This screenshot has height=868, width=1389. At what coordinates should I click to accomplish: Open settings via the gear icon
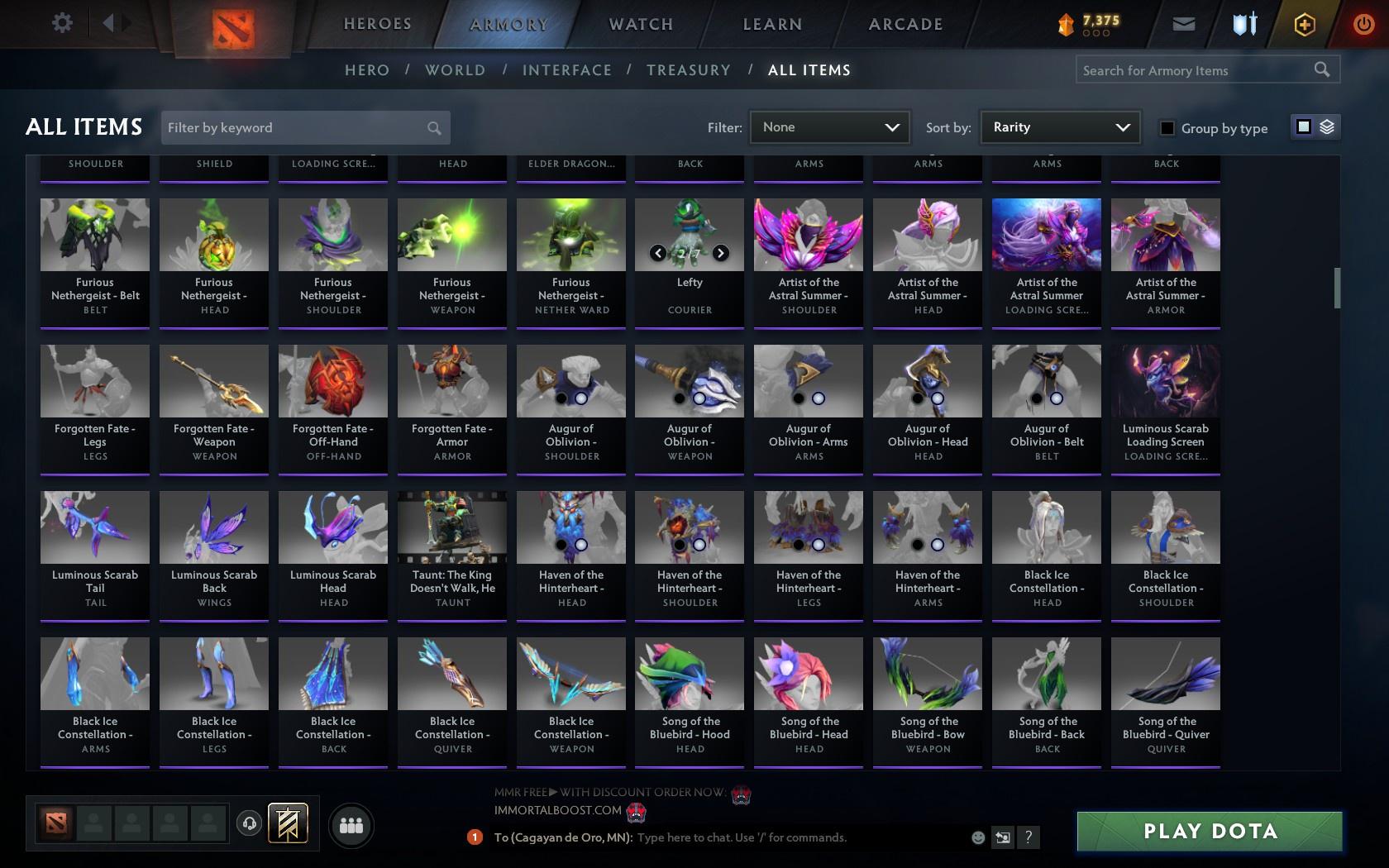pyautogui.click(x=60, y=23)
